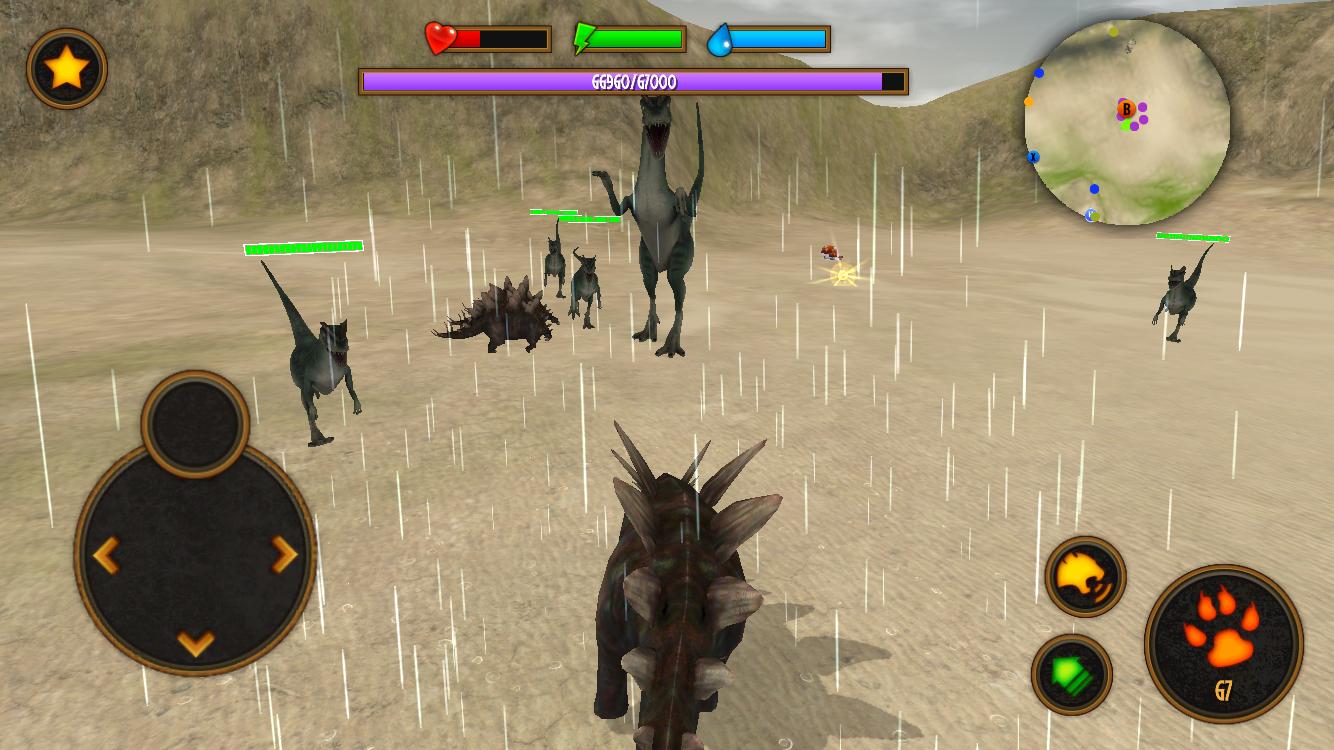The height and width of the screenshot is (750, 1334).
Task: Click the stegosaurus near the raptors
Action: point(505,315)
